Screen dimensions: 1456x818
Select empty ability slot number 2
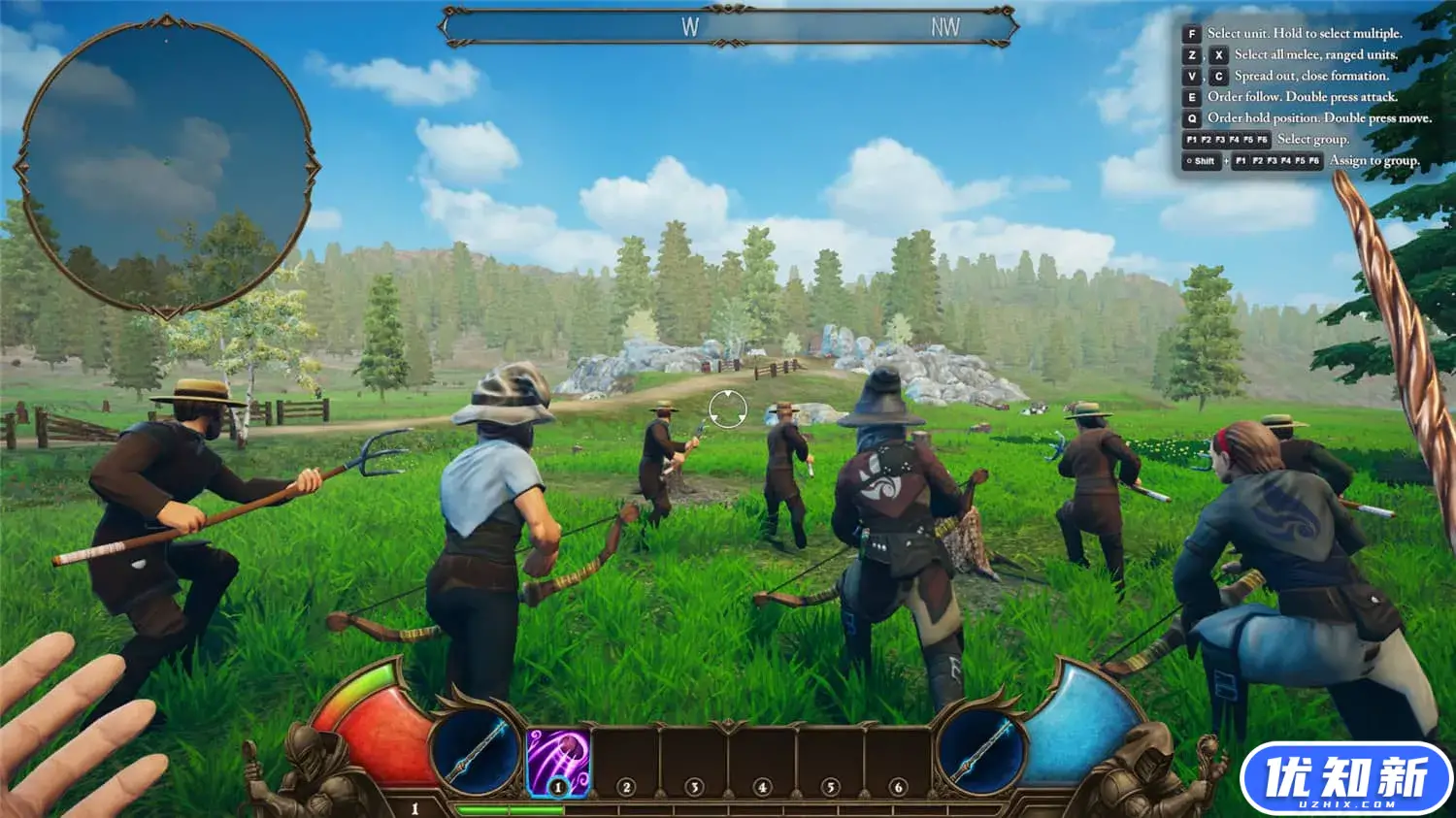click(x=626, y=764)
